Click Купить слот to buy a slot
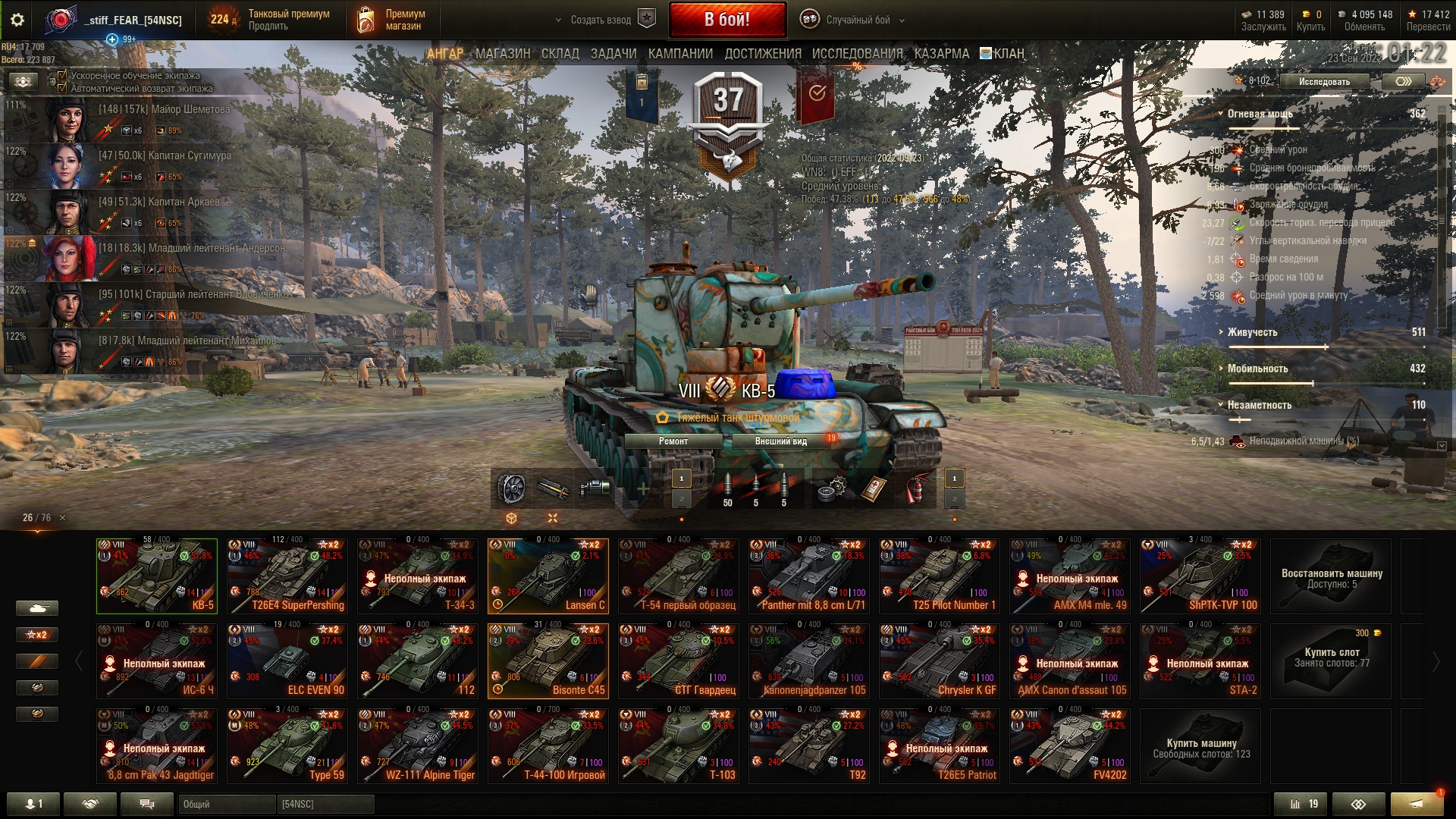1456x819 pixels. [x=1331, y=658]
